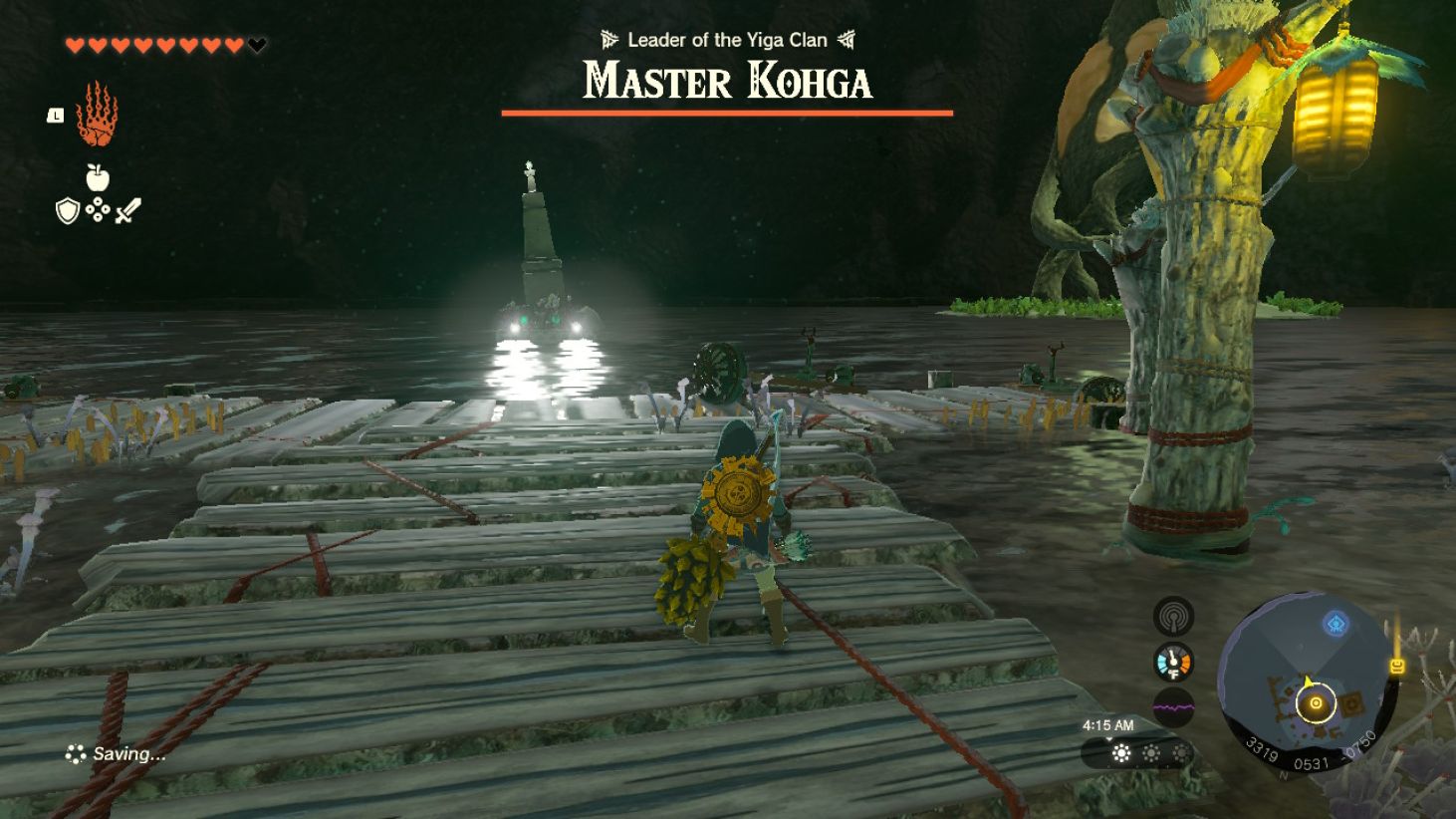Screen dimensions: 1456x819
Task: Click the empty heart at end of health row
Action: click(256, 44)
